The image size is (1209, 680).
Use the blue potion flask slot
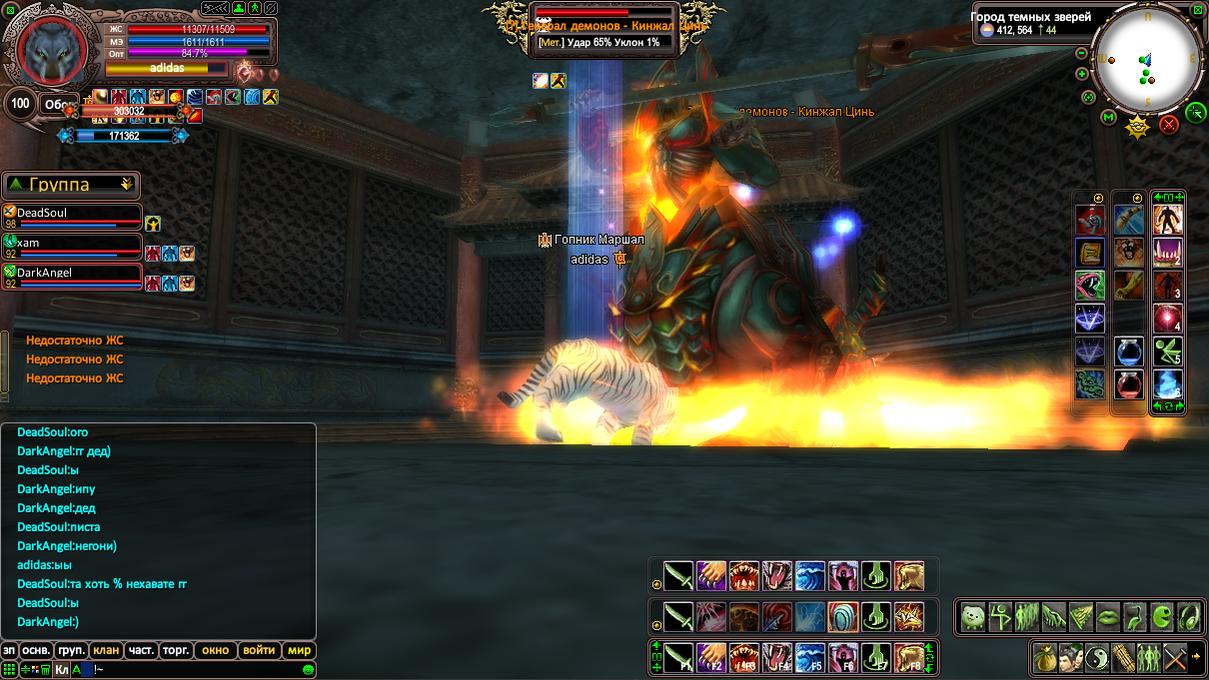click(1129, 352)
